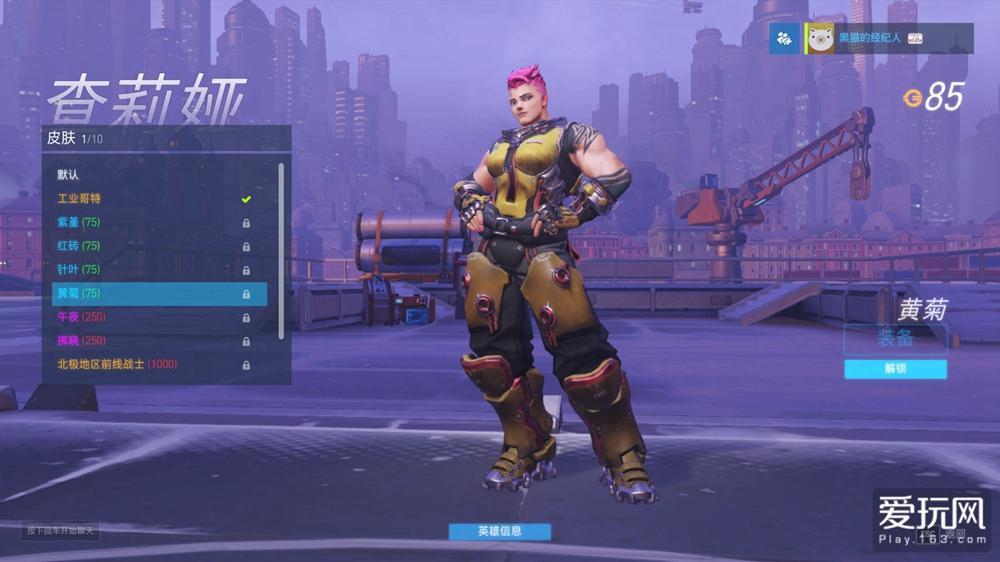1000x562 pixels.
Task: Unlock the skin with the 解锁 button
Action: click(x=895, y=369)
